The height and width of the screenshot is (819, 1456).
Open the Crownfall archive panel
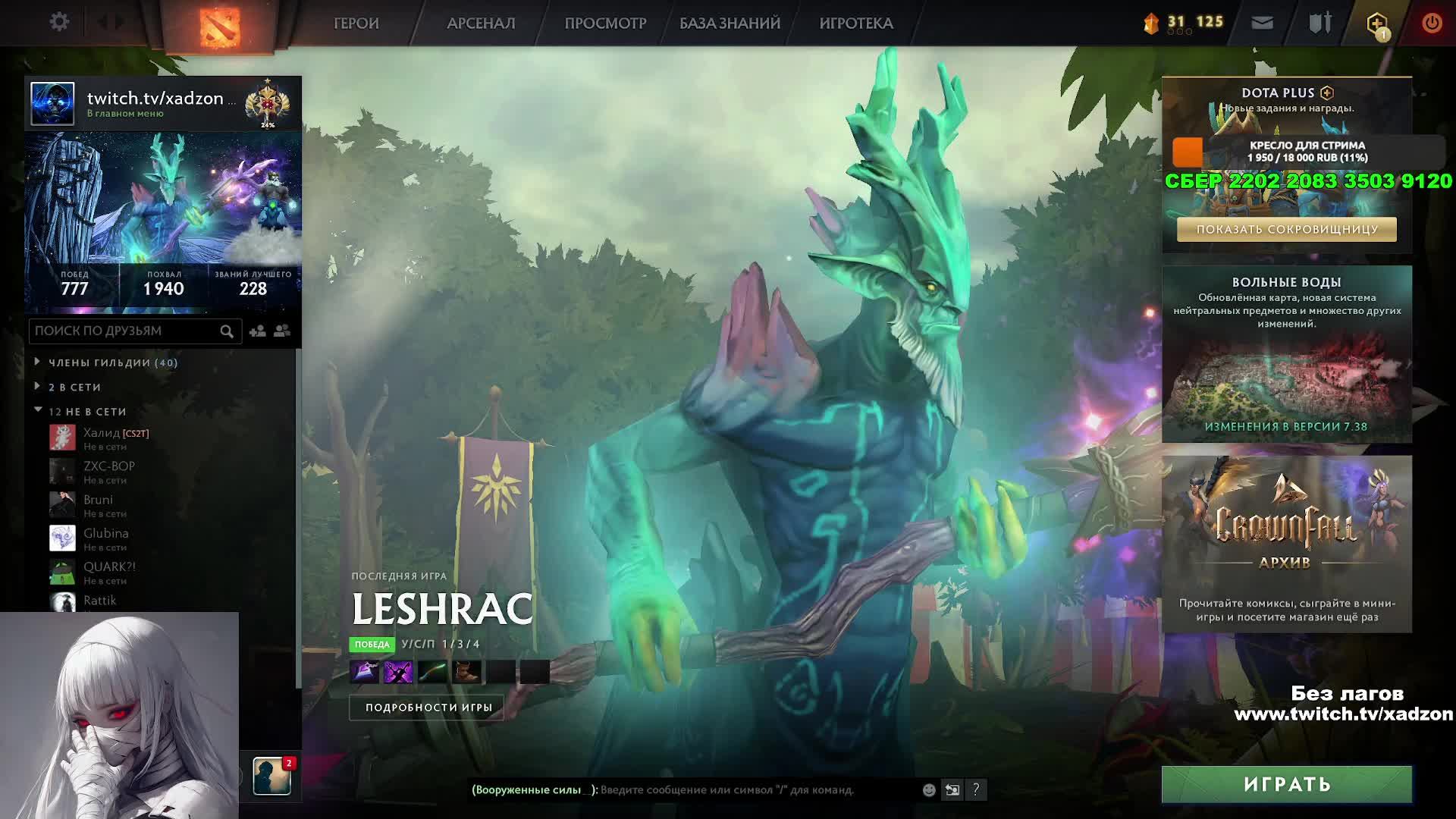pyautogui.click(x=1286, y=543)
